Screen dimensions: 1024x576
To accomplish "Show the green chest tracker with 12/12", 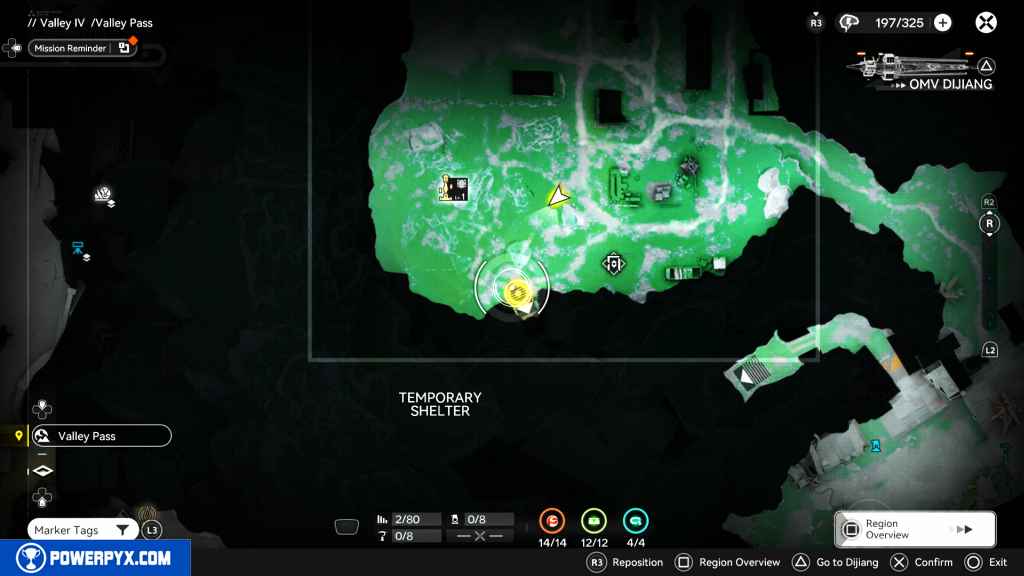I will (x=594, y=521).
